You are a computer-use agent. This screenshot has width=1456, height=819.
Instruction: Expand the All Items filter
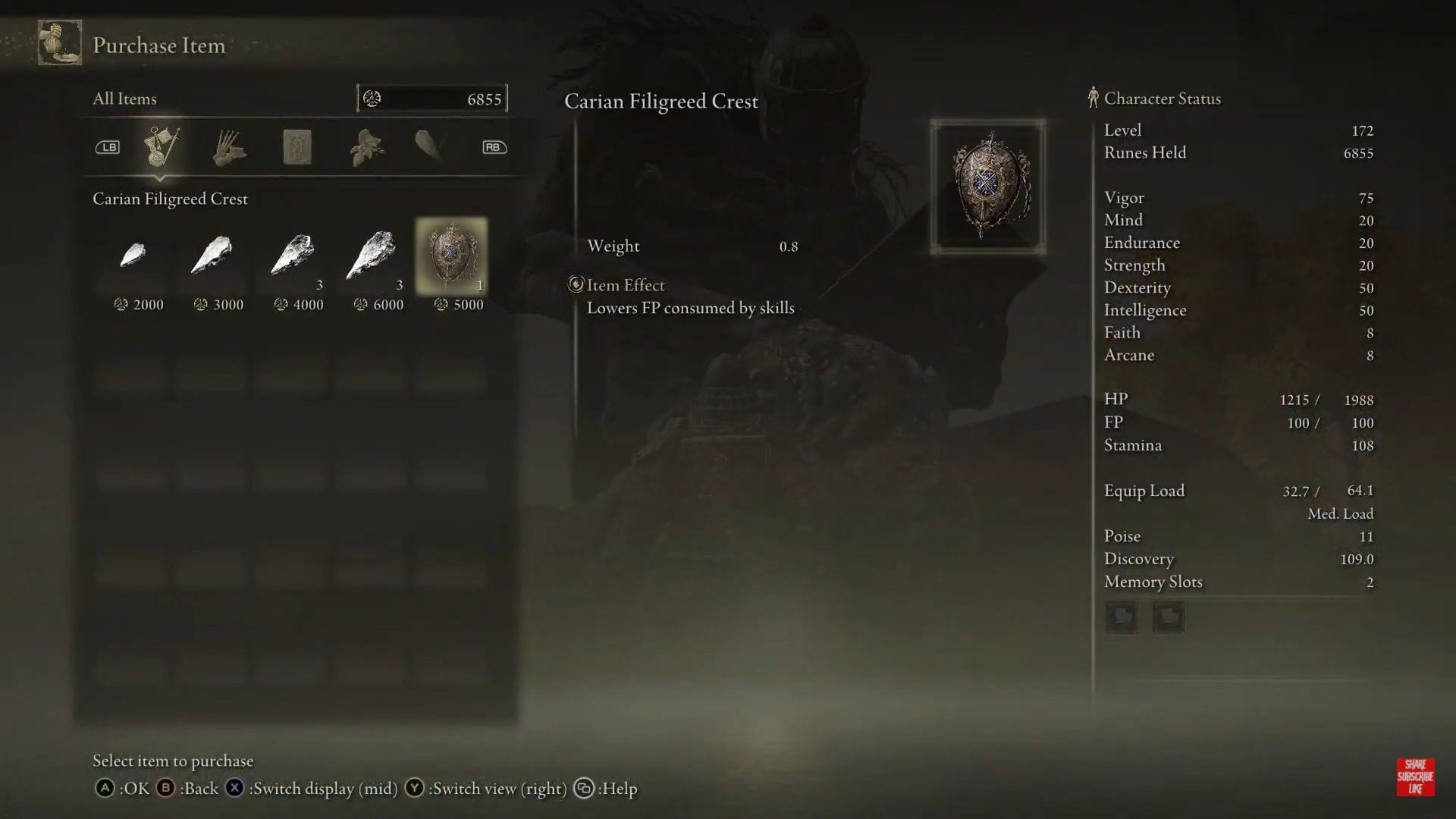(x=124, y=98)
